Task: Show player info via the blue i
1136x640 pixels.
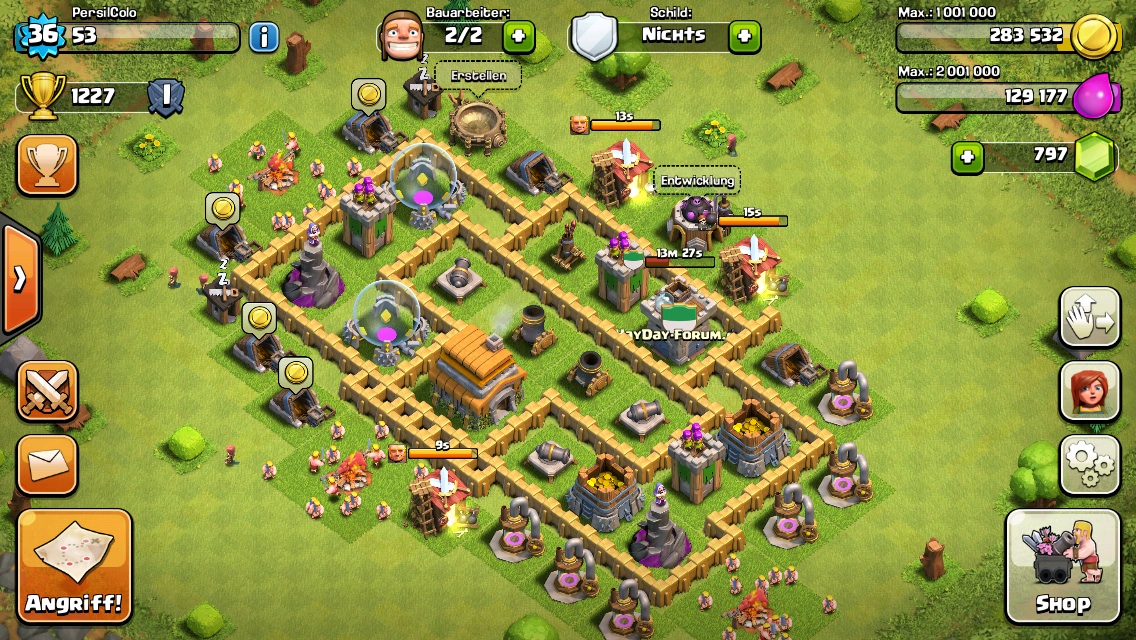Action: point(263,37)
